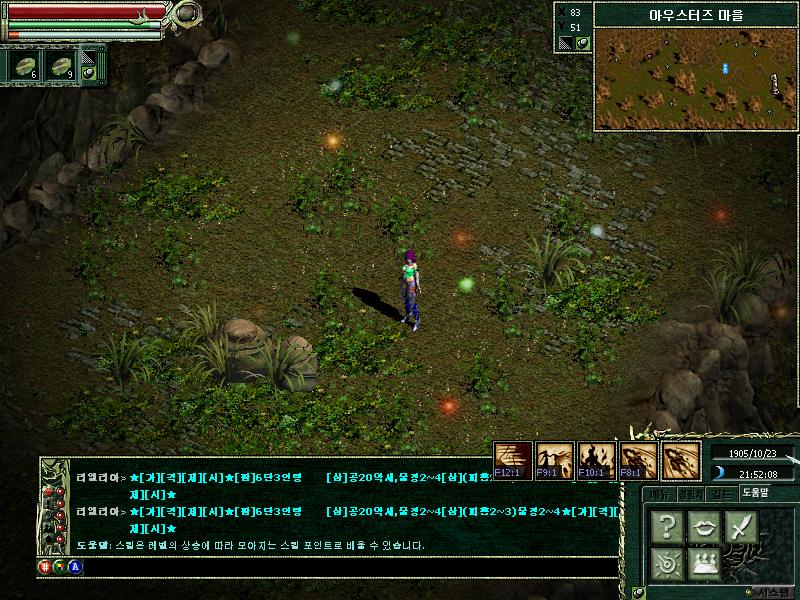Use the quick slot item with count 6
Screen dimensions: 800x600
coord(24,65)
